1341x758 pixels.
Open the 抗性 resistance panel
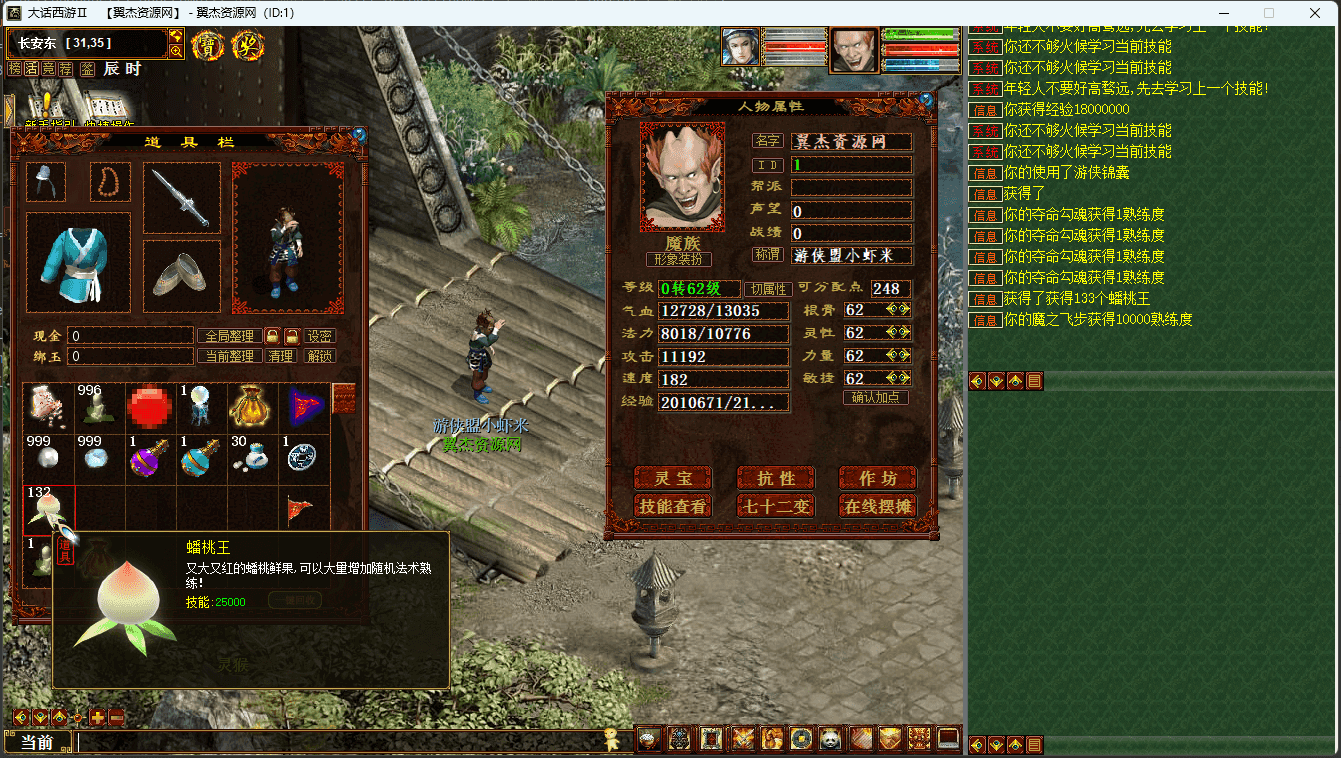[x=775, y=478]
